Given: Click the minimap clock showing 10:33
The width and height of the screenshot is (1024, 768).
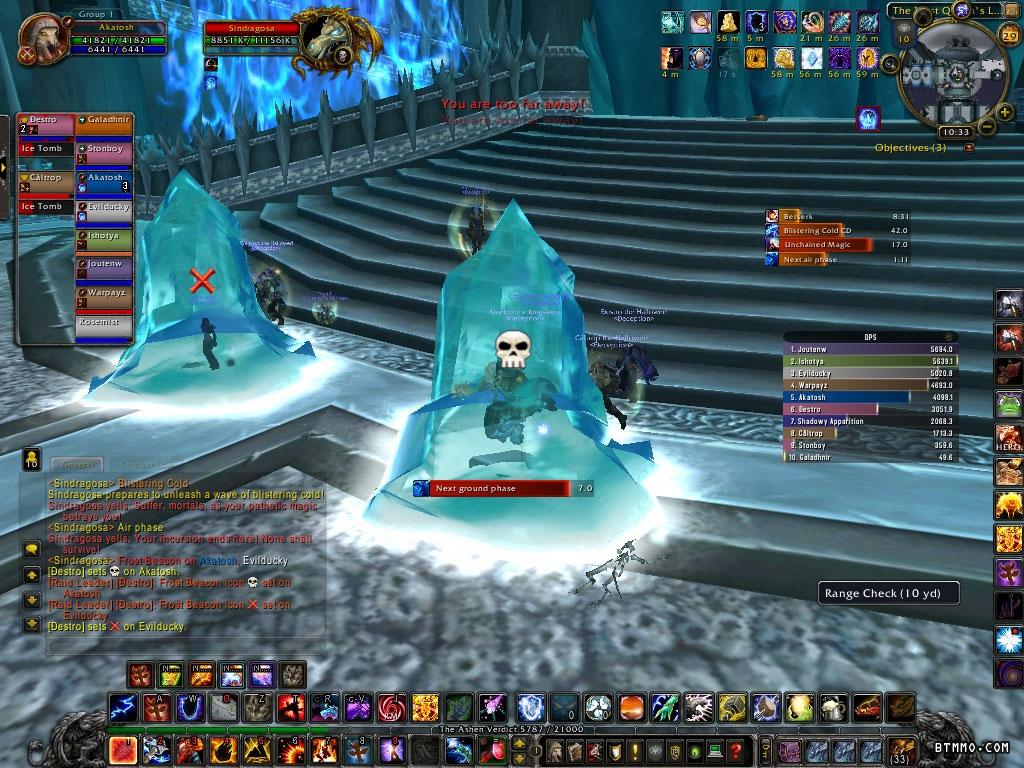Looking at the screenshot, I should (x=955, y=131).
